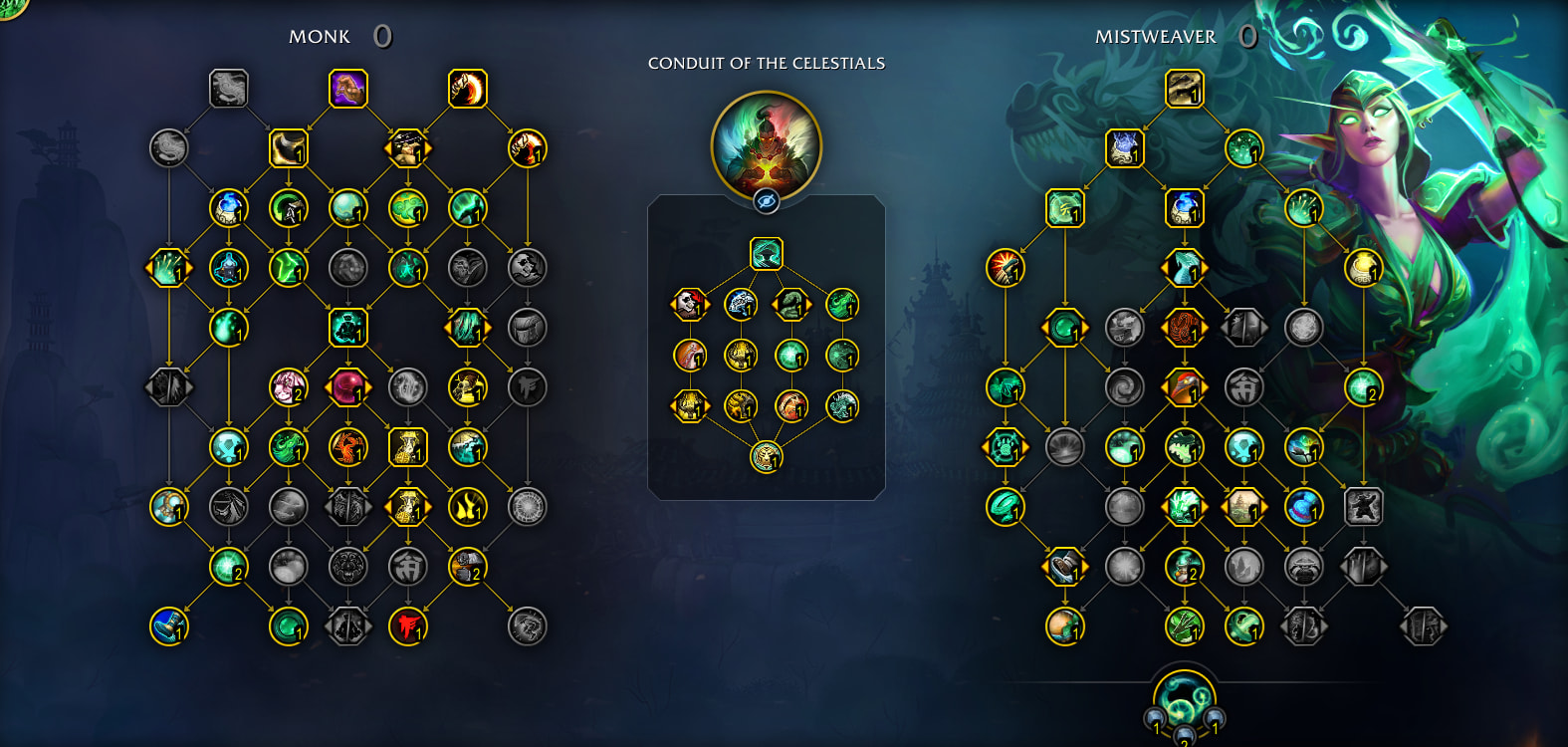Select the pink rank-2 talent in Monk tree
The height and width of the screenshot is (747, 1568).
coord(289,387)
